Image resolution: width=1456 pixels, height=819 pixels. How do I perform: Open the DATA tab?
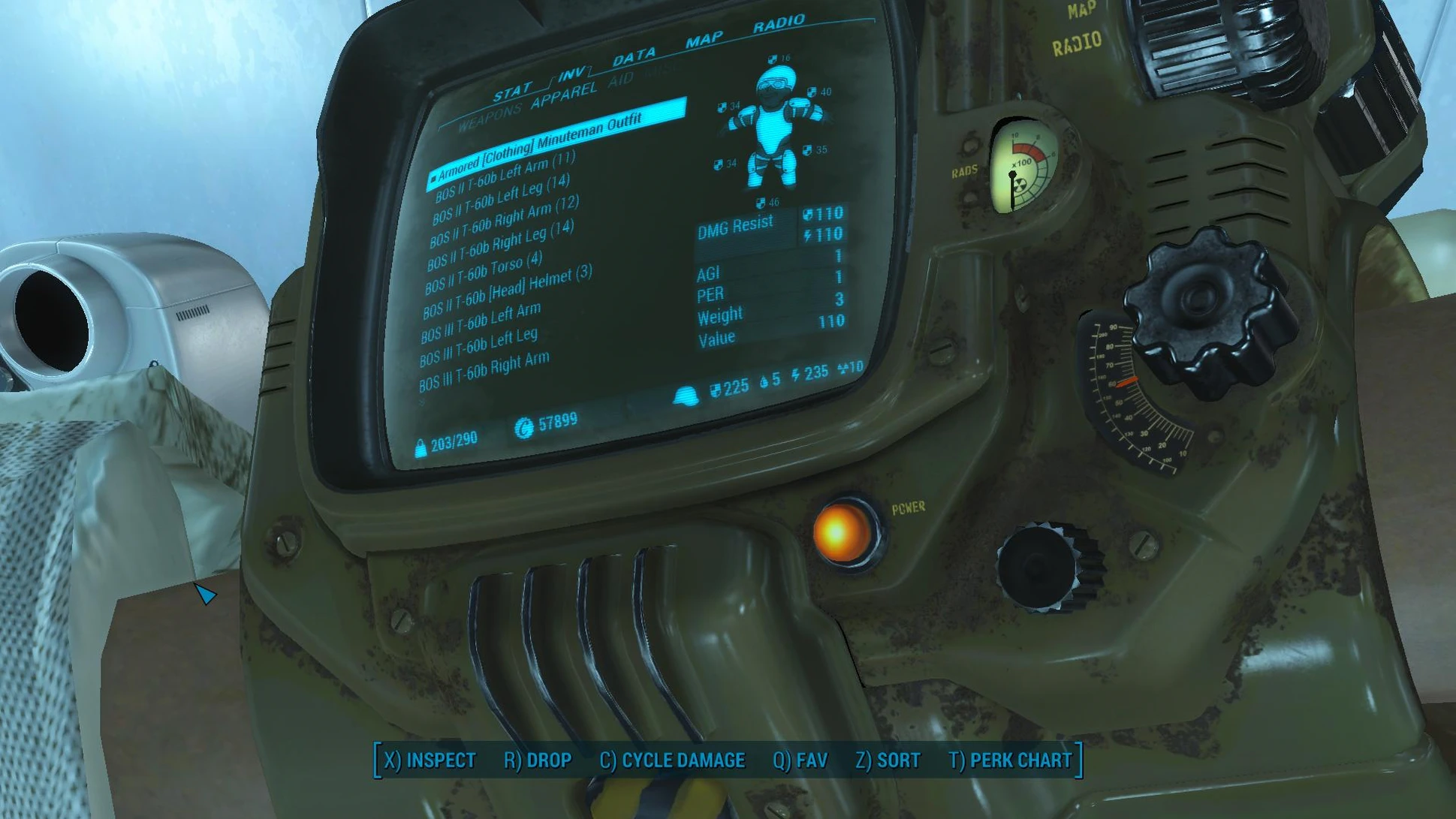pos(634,57)
